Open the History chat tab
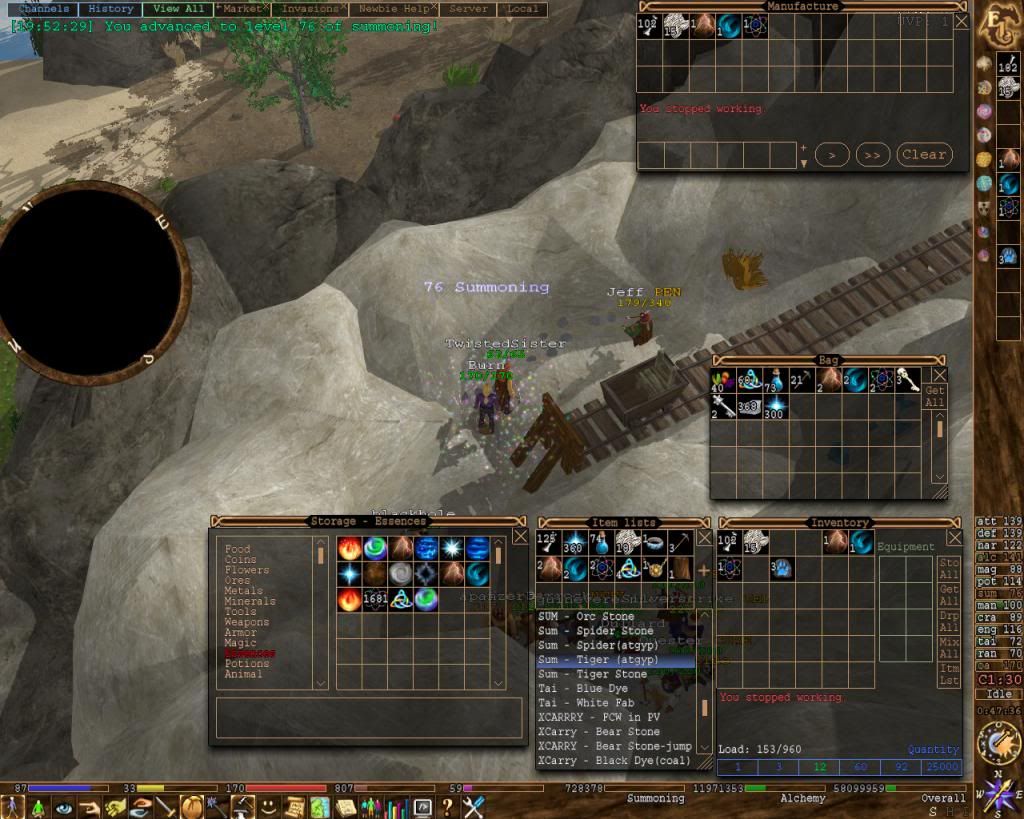This screenshot has height=819, width=1024. tap(110, 9)
